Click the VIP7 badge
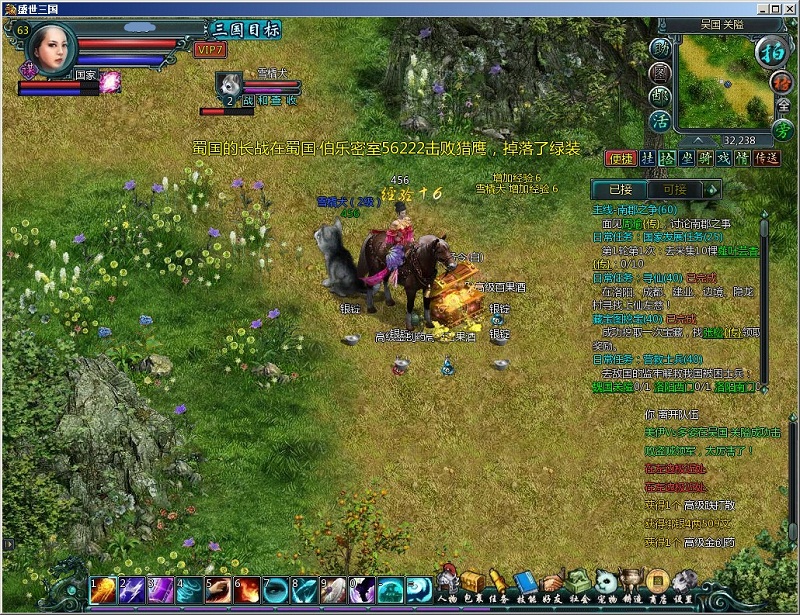Viewport: 800px width, 615px height. point(209,49)
